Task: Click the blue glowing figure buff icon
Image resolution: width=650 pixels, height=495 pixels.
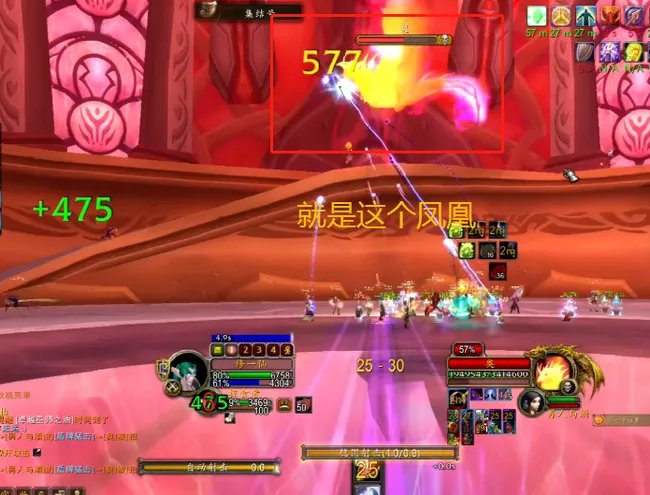Action: pyautogui.click(x=585, y=16)
